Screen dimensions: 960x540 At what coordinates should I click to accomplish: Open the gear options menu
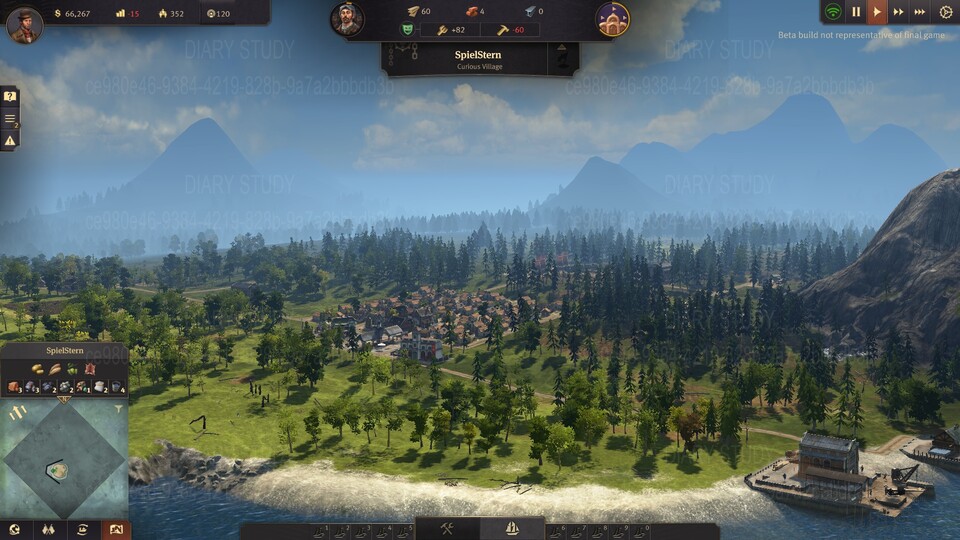coord(945,12)
